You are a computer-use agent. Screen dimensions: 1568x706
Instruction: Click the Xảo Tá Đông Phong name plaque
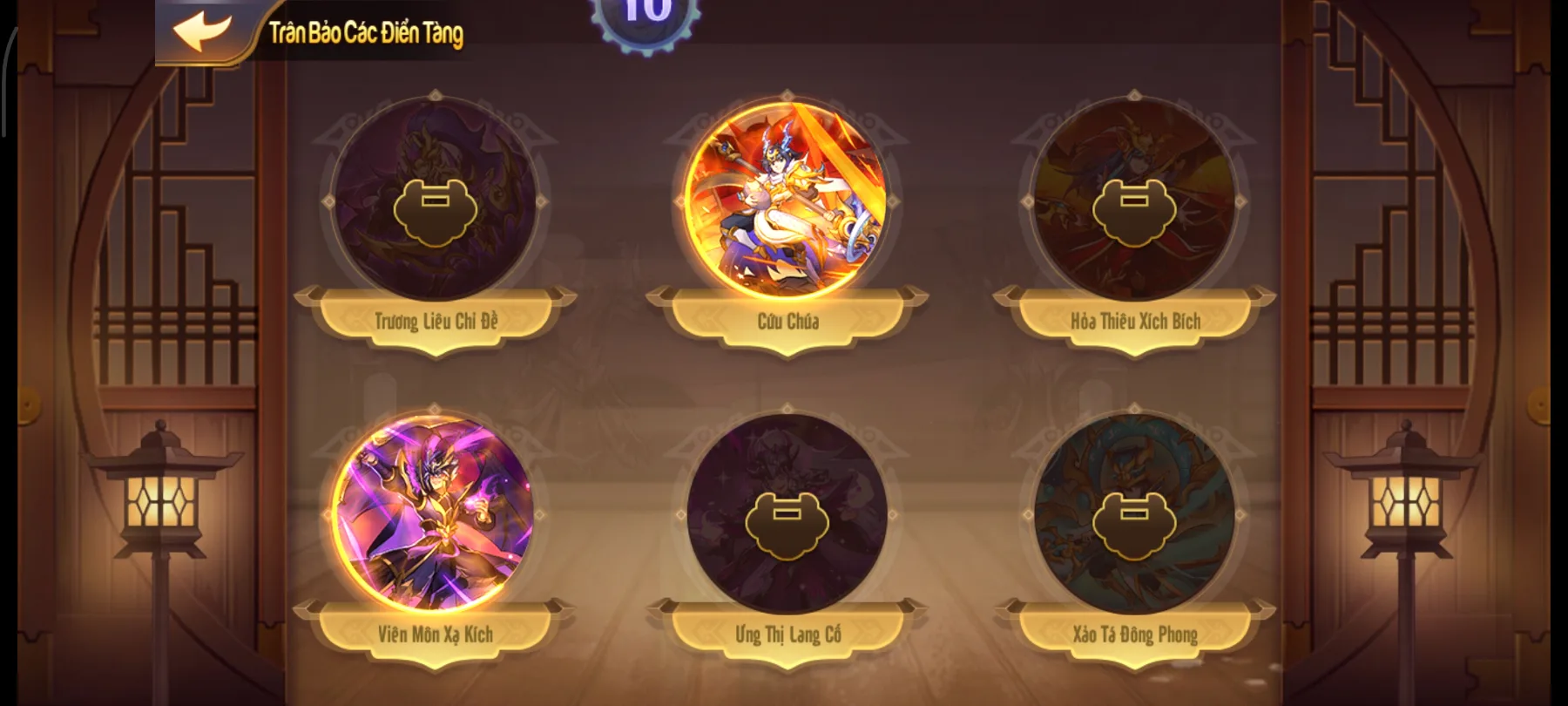click(1134, 636)
